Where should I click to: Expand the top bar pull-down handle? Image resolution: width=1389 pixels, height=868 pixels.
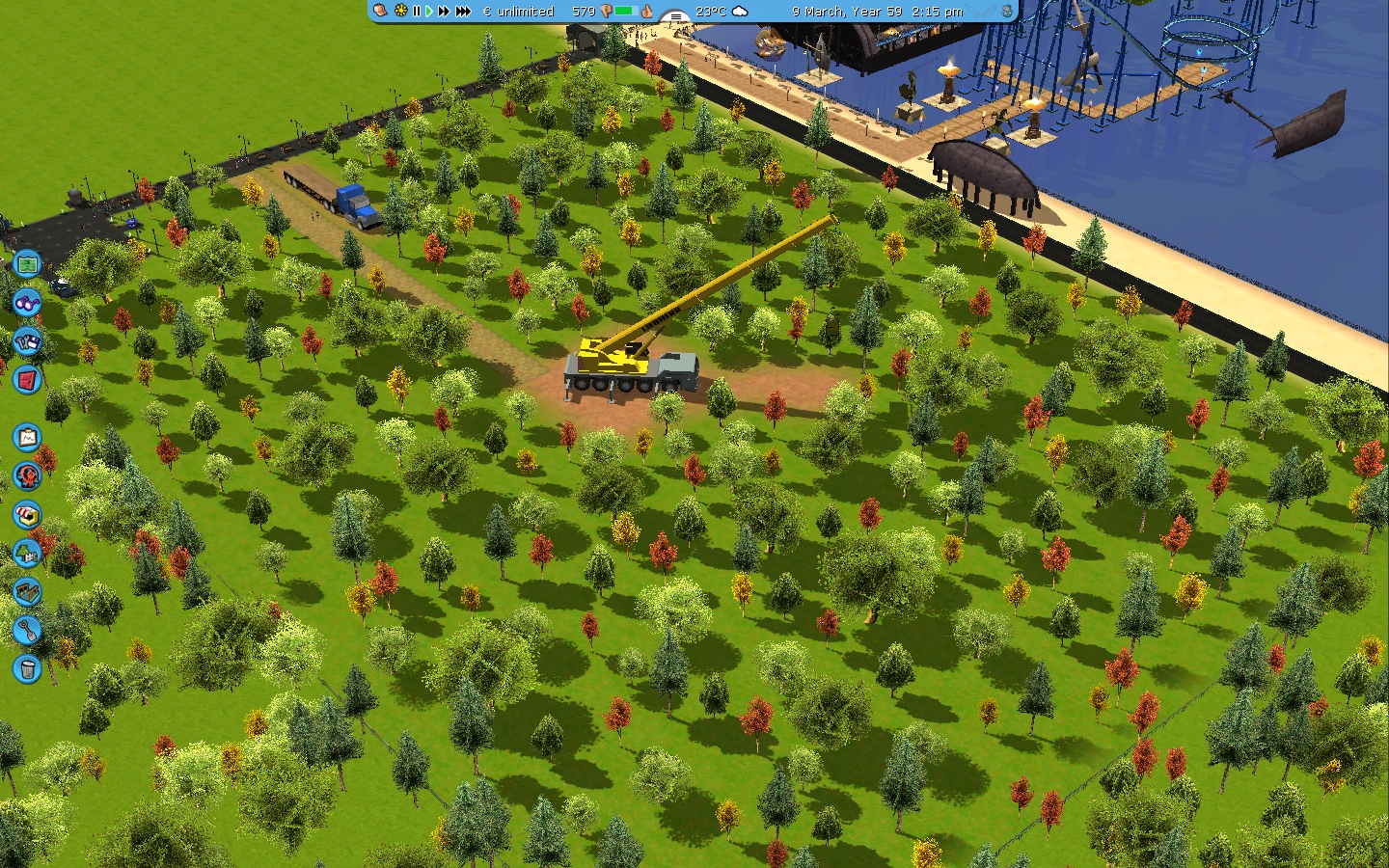(x=675, y=16)
